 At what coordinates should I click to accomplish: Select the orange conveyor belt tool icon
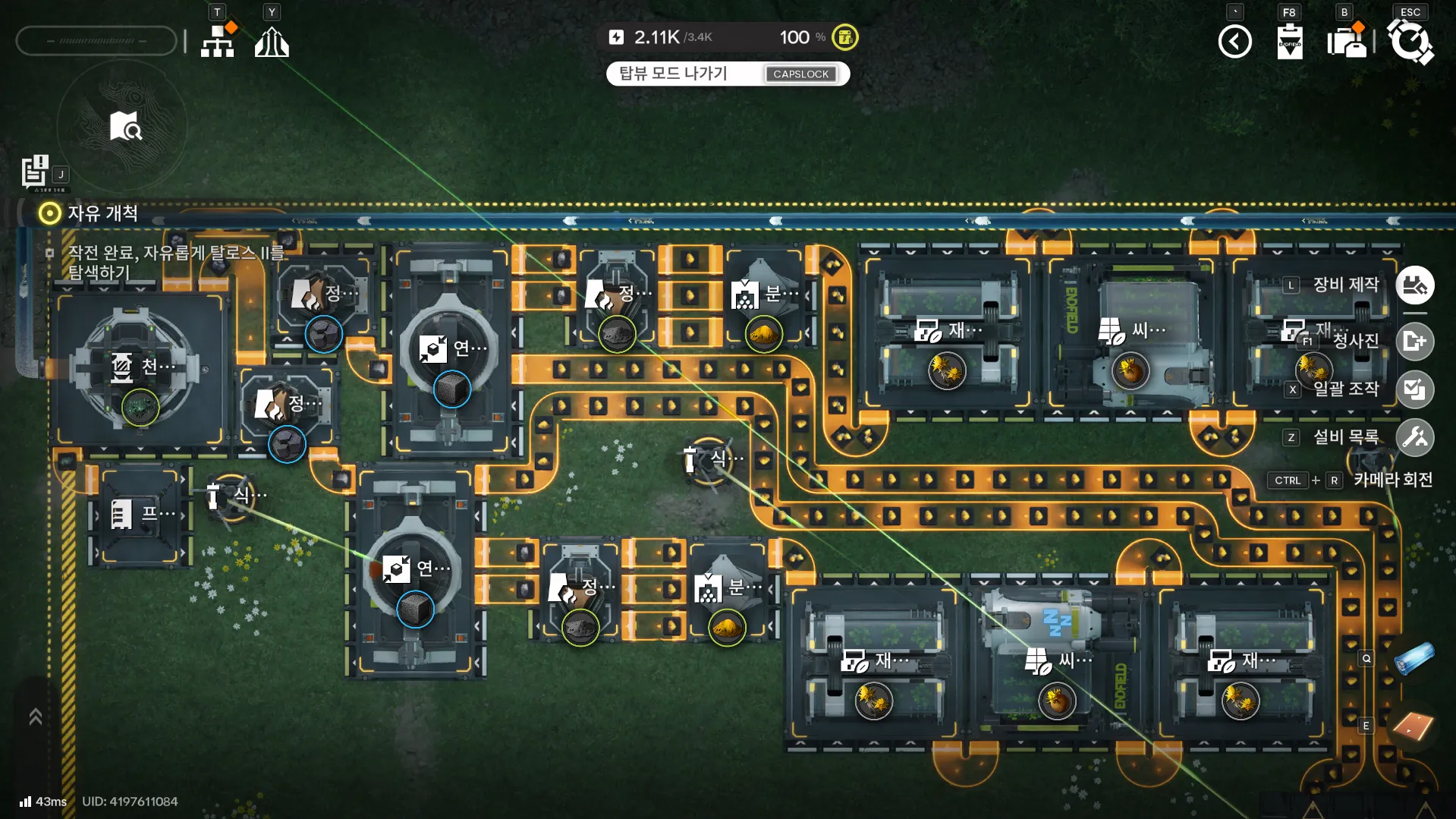pyautogui.click(x=1413, y=726)
